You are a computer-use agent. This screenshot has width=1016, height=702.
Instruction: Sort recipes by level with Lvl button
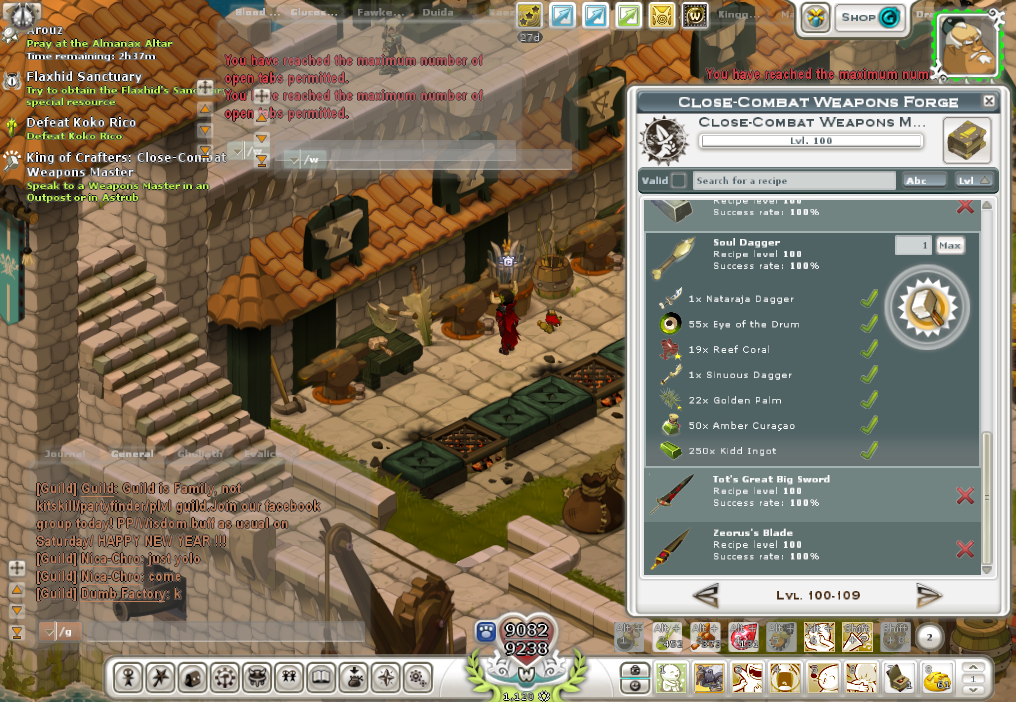(973, 181)
